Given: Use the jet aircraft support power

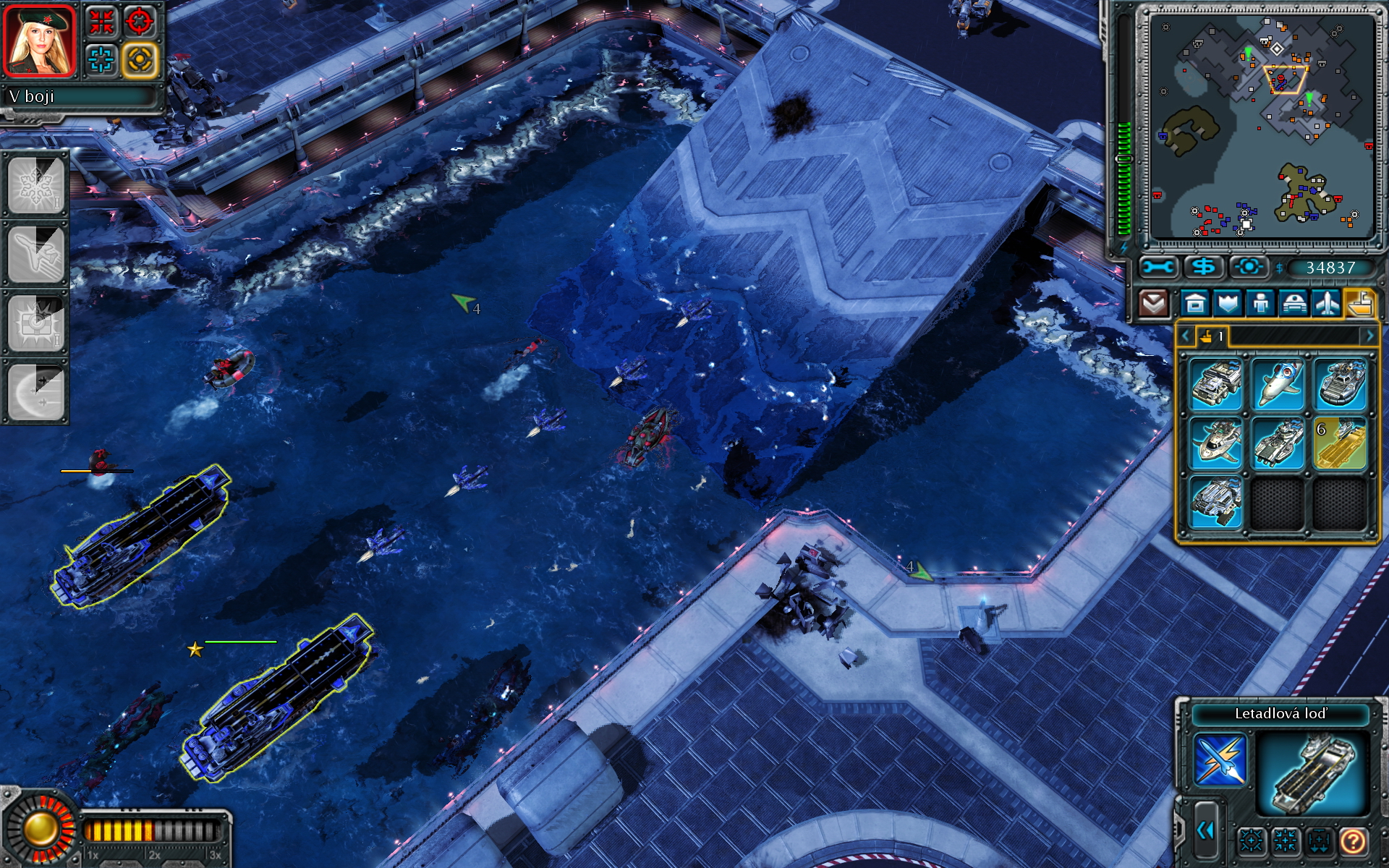Looking at the screenshot, I should [35, 254].
